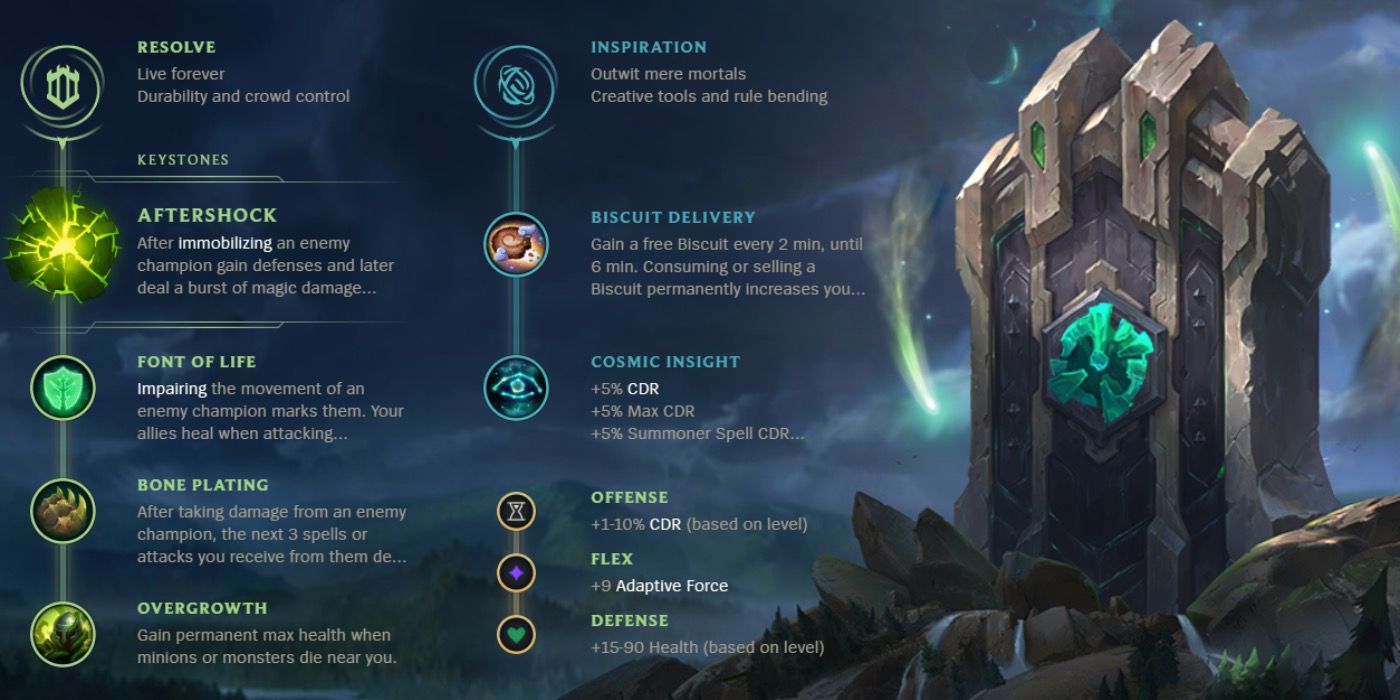Pick the Cosmic Insight rune
Image resolution: width=1400 pixels, height=700 pixels.
pos(516,387)
